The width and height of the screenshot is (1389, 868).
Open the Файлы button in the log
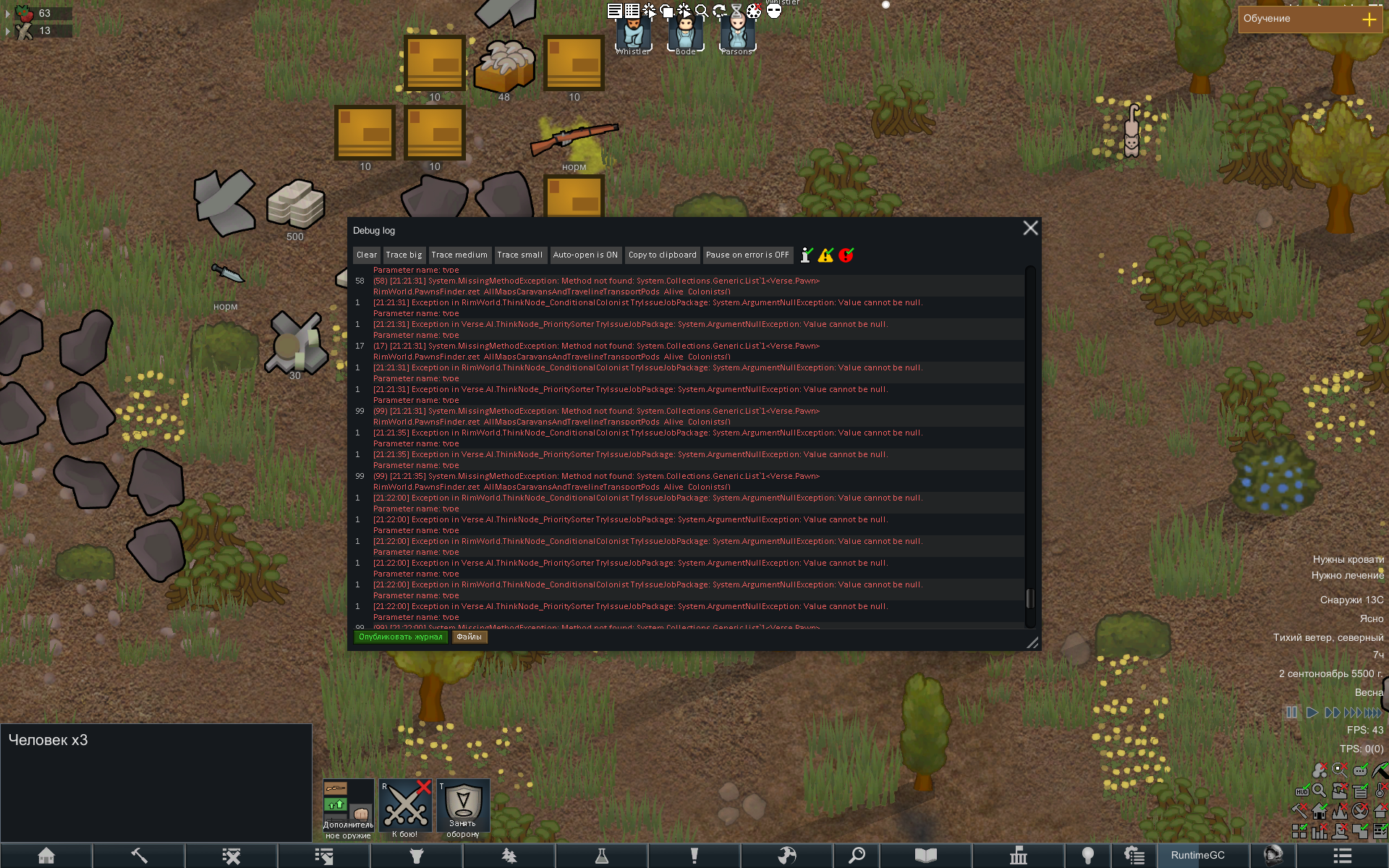(x=469, y=637)
